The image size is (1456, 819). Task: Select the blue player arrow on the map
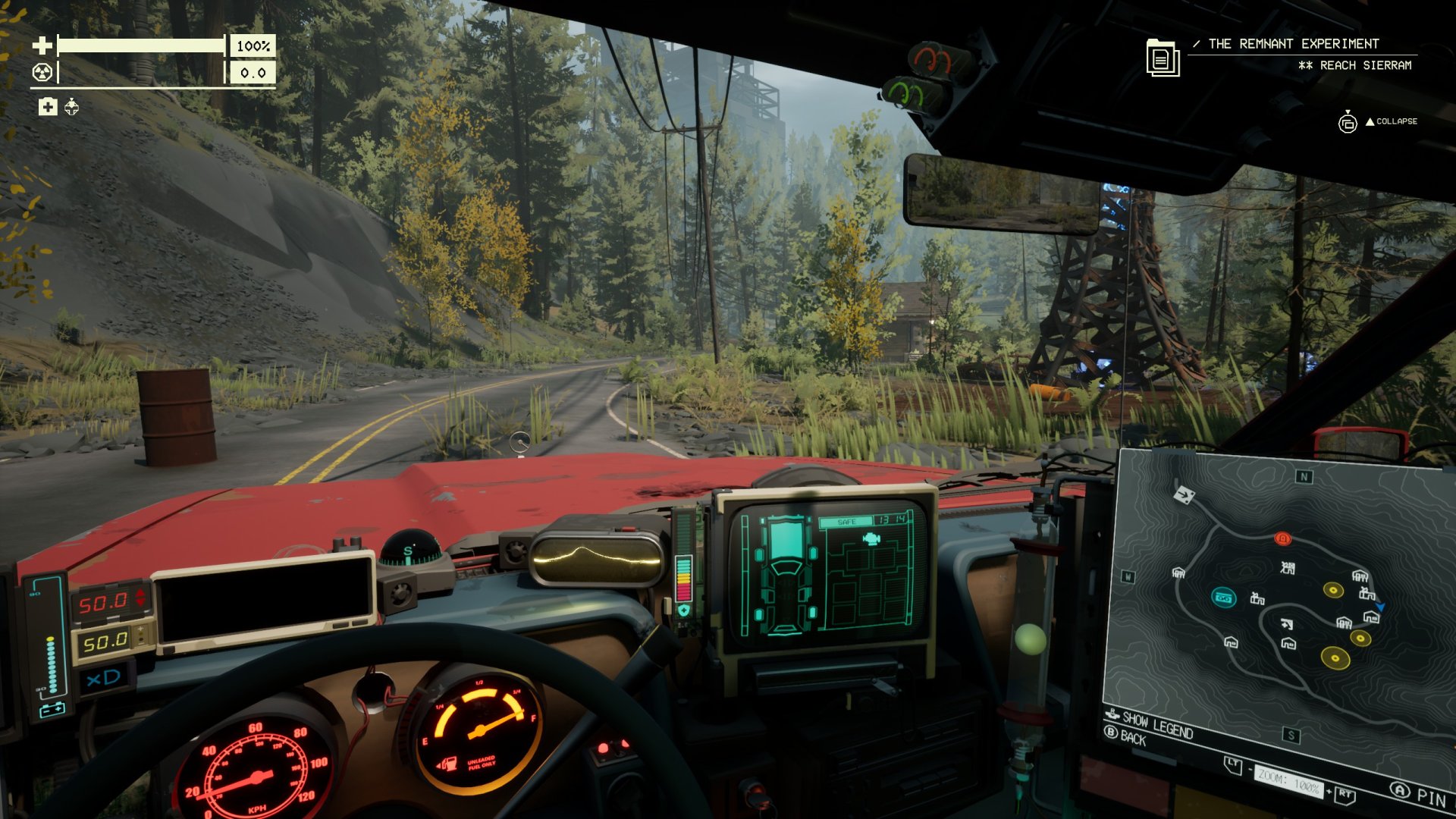tap(1381, 607)
